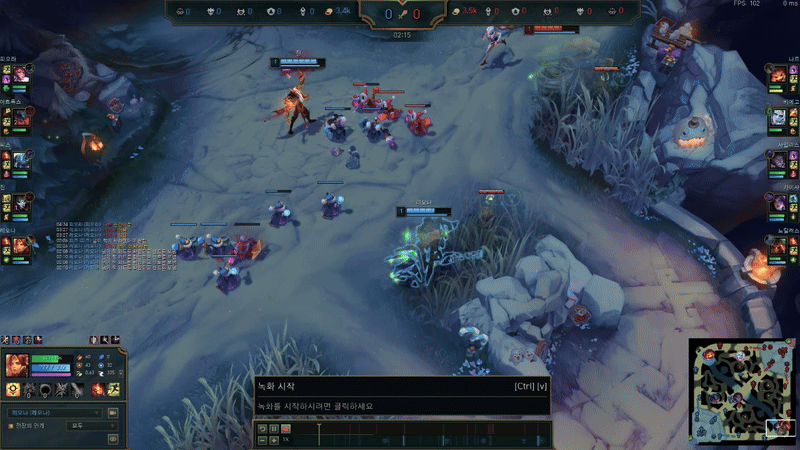Jump back with the rewind arrow button
Viewport: 800px width, 450px height.
point(262,430)
